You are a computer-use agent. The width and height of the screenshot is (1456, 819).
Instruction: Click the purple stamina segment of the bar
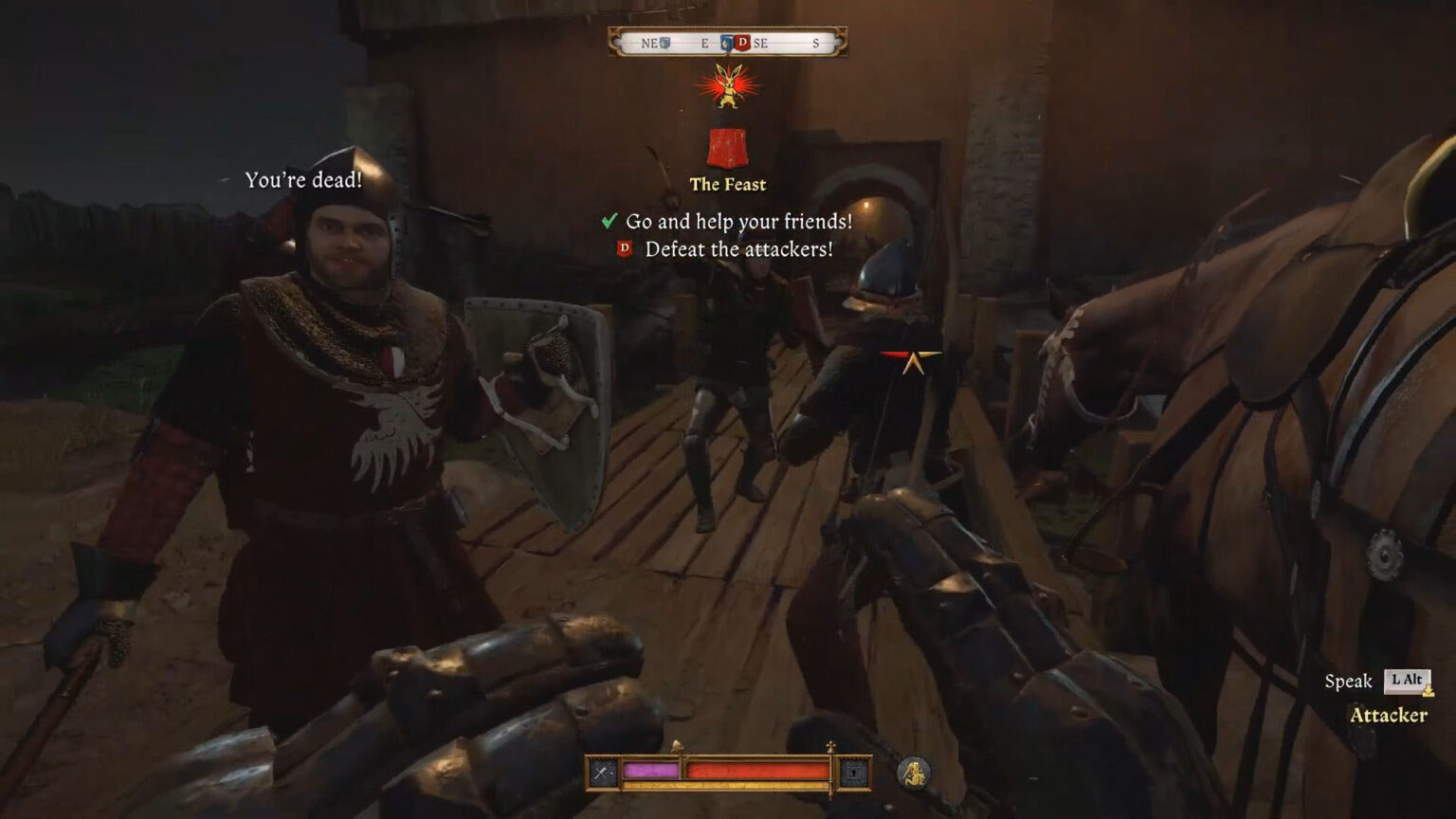click(649, 771)
